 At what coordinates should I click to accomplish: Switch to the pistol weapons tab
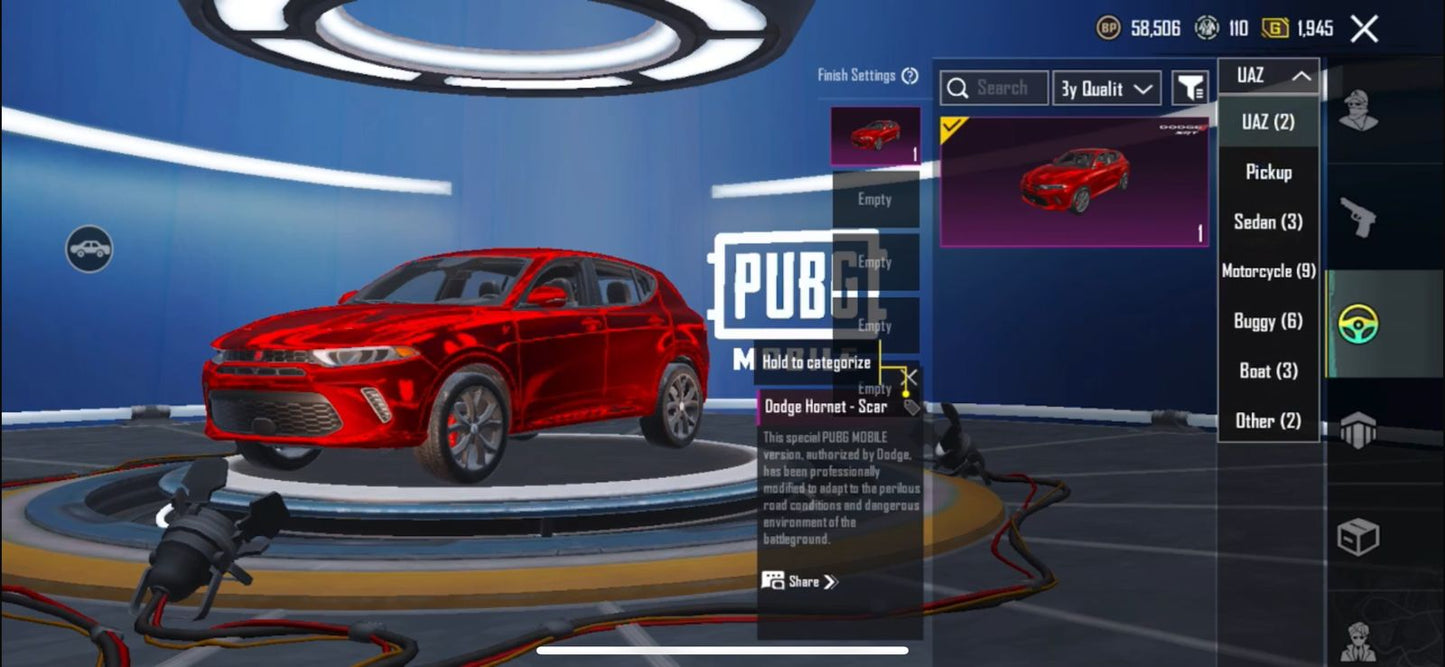click(x=1358, y=216)
